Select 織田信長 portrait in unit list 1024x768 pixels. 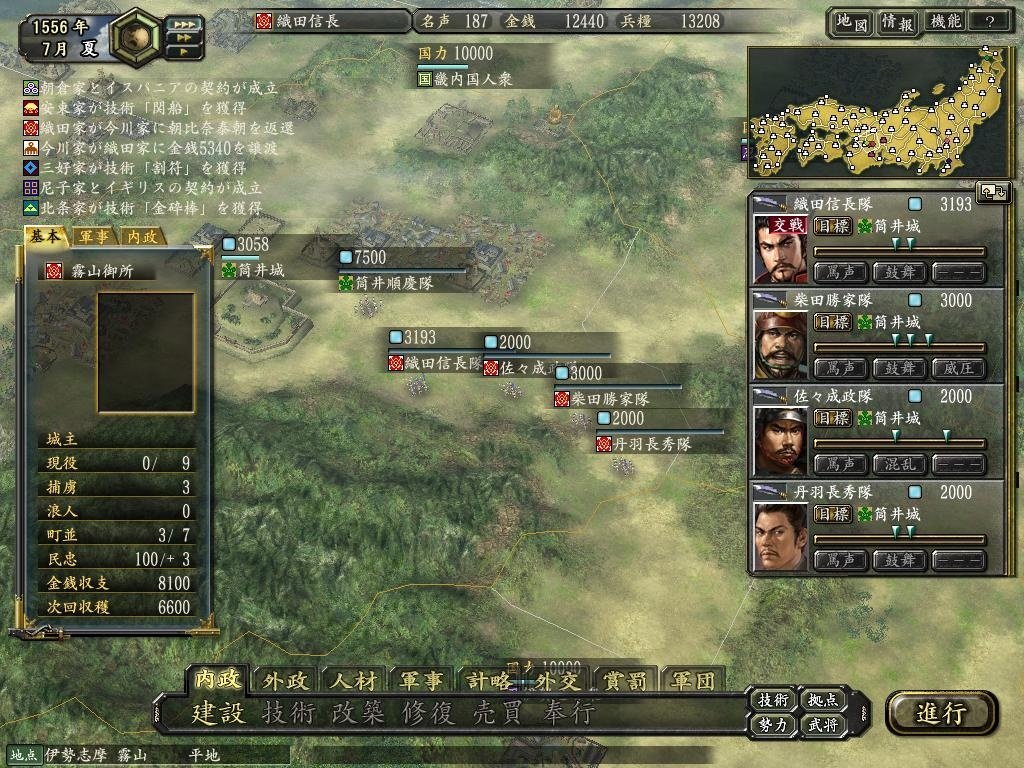click(x=780, y=250)
